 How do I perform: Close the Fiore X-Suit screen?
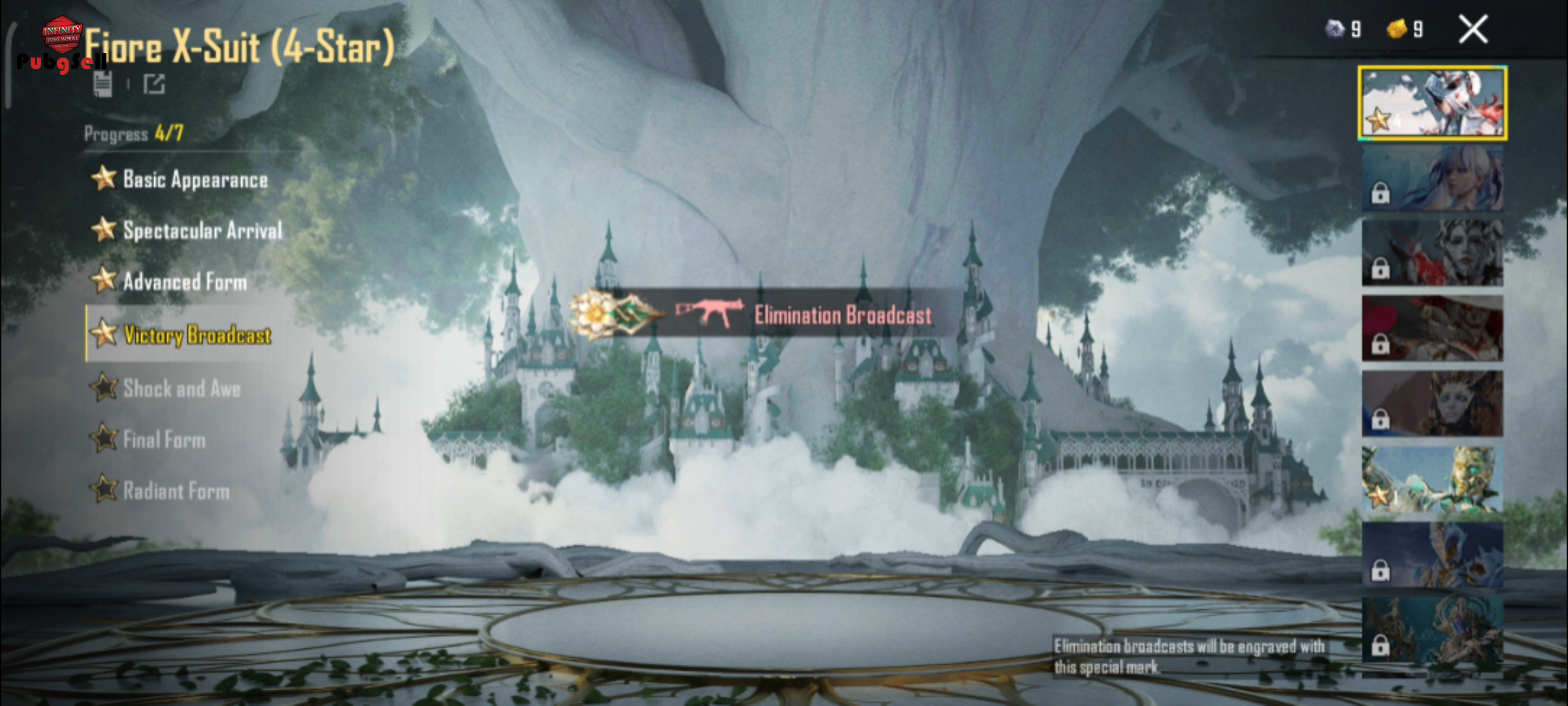point(1473,30)
